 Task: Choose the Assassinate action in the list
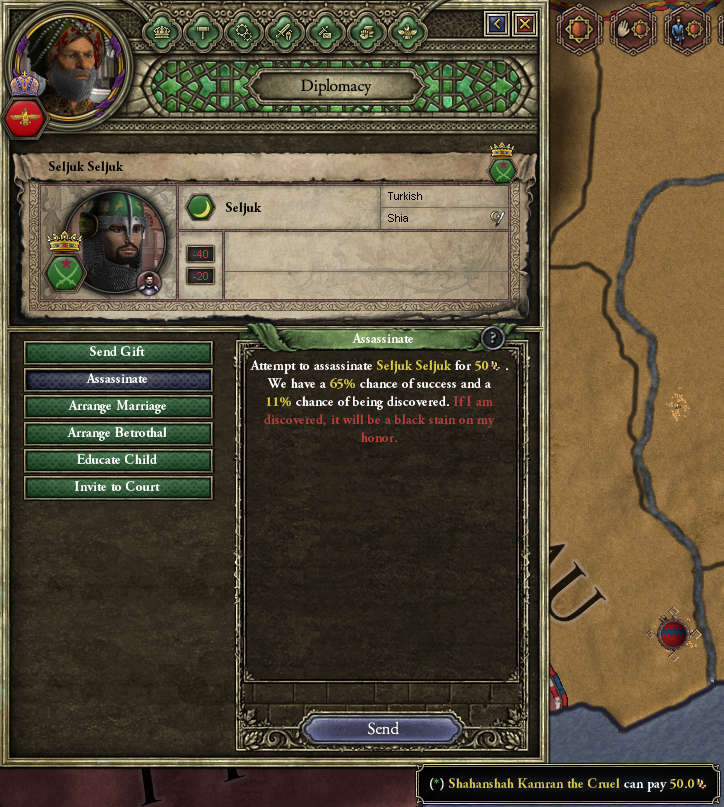[x=118, y=379]
